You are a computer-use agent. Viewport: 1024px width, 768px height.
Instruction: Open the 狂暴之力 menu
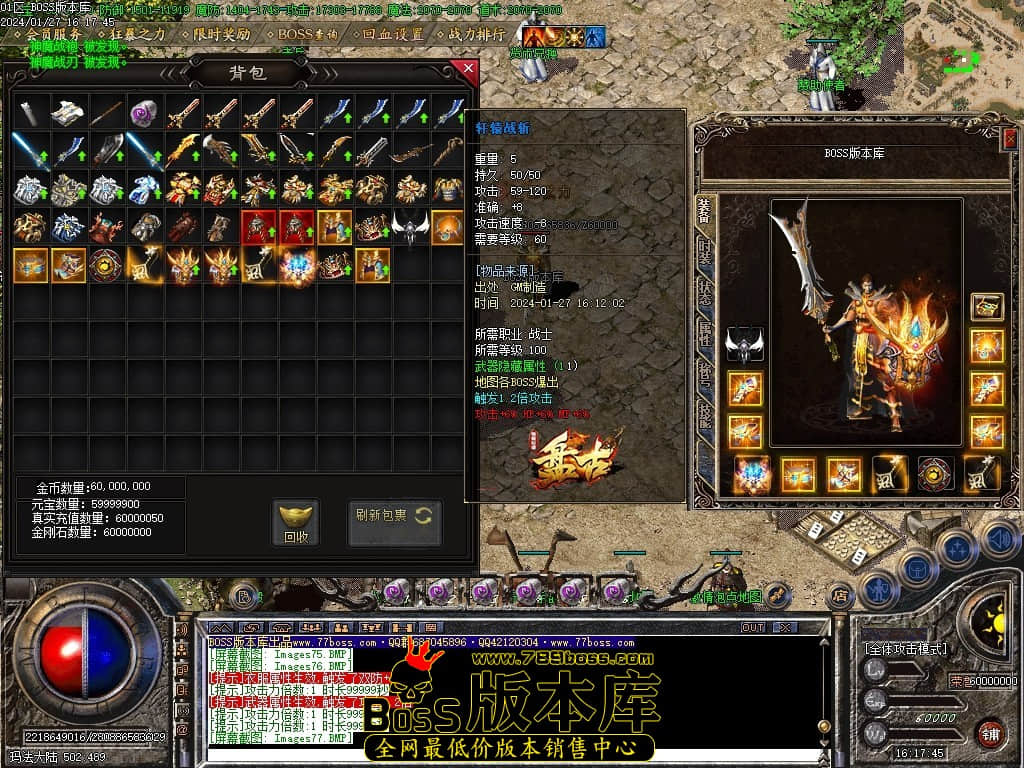[x=137, y=33]
